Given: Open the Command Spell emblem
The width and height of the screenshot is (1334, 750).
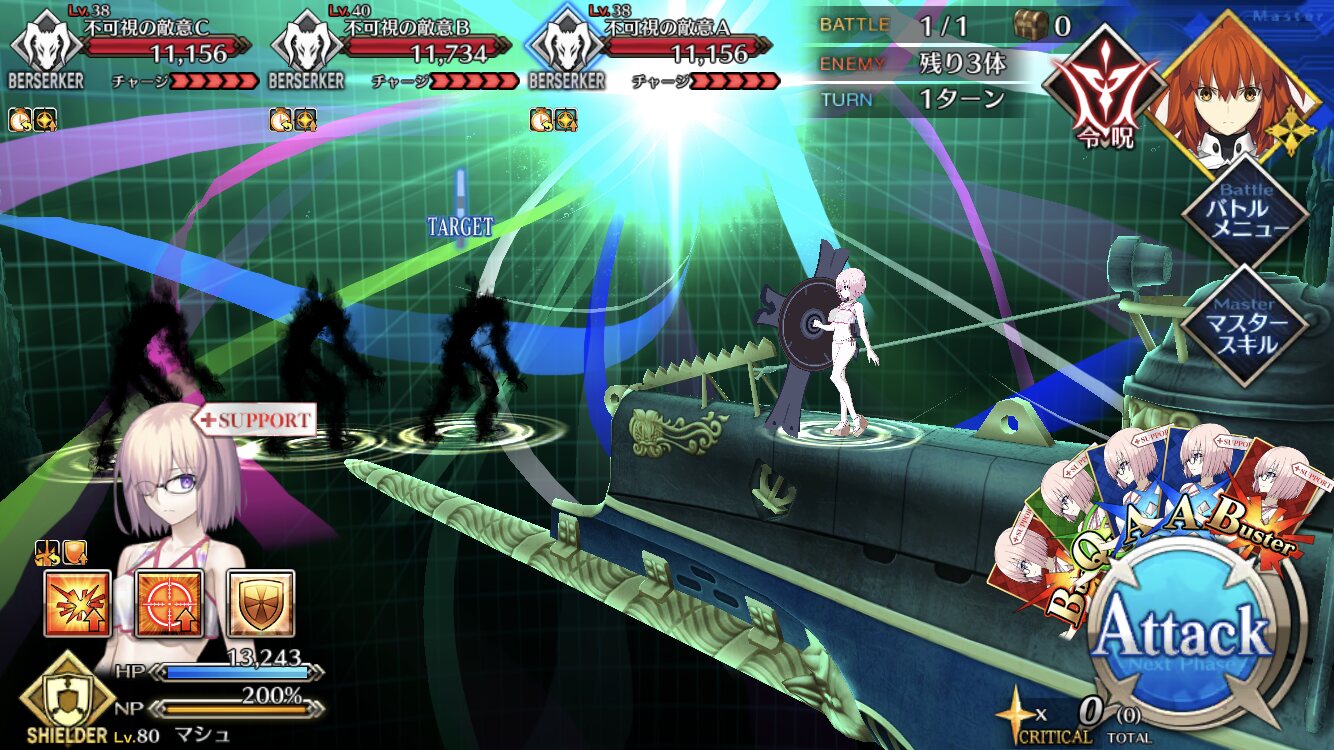Looking at the screenshot, I should [x=1097, y=85].
